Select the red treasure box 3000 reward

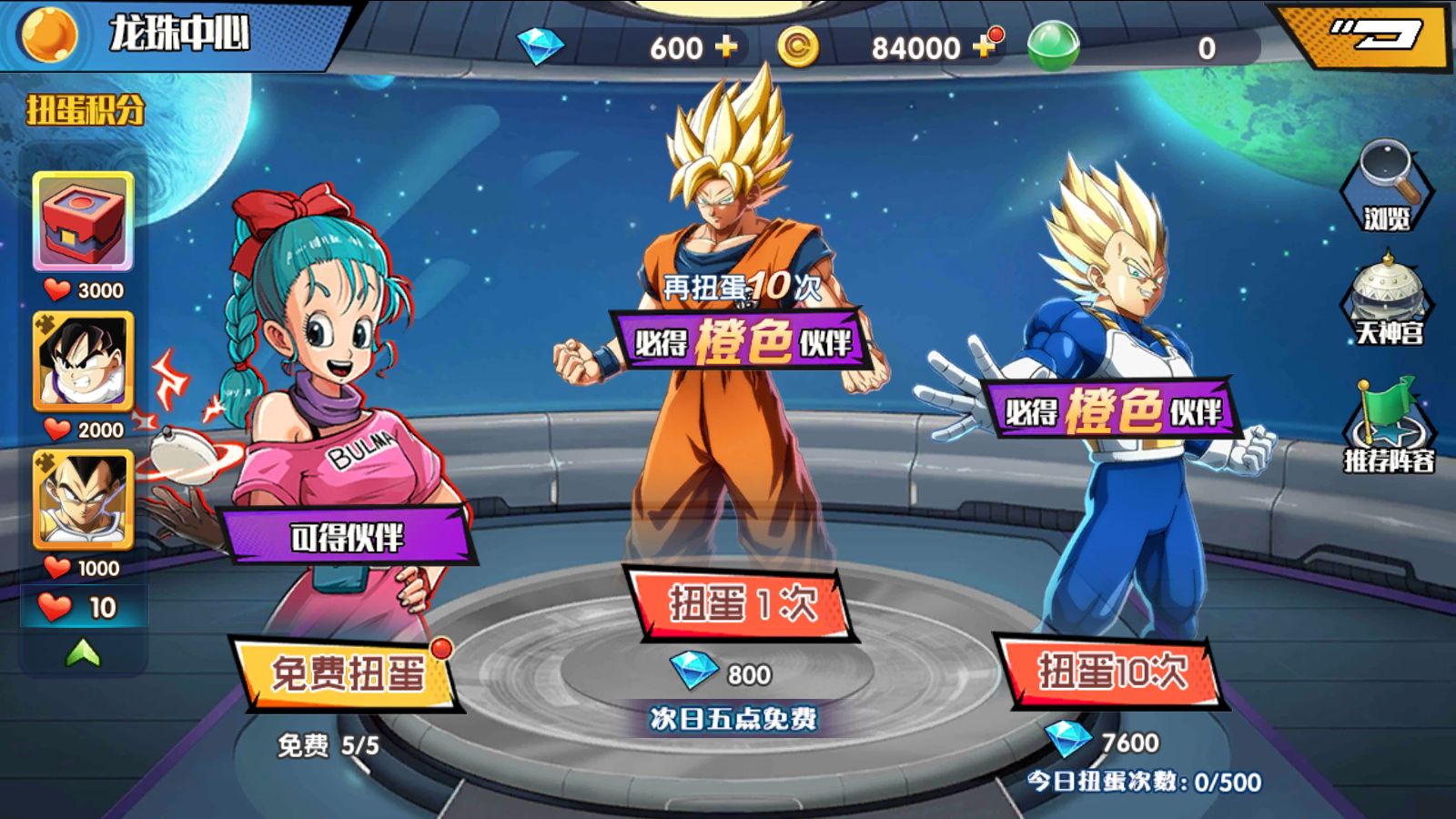click(84, 221)
